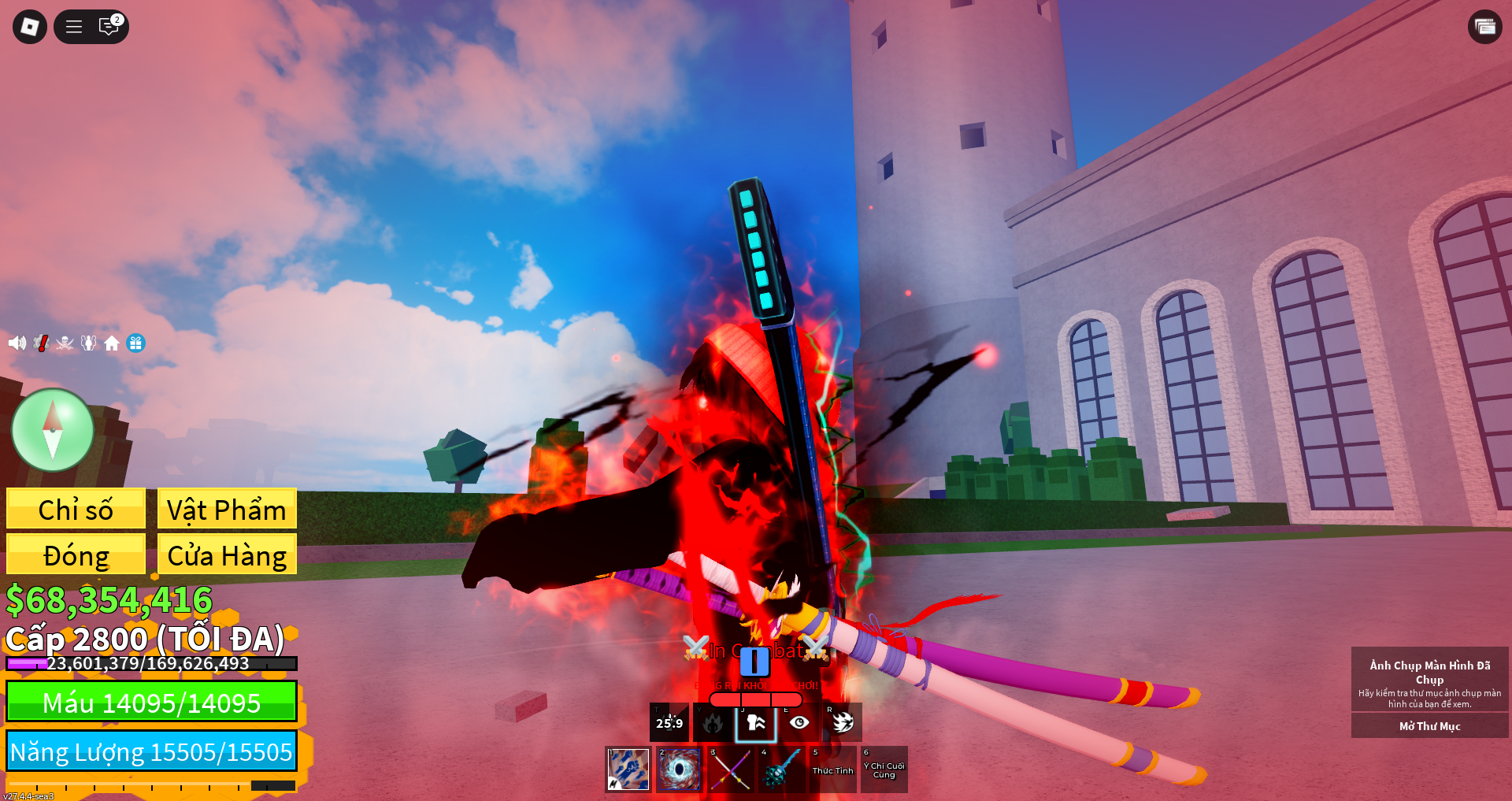Equip the cyan spiked weapon in slot 4
The width and height of the screenshot is (1512, 801).
point(782,769)
